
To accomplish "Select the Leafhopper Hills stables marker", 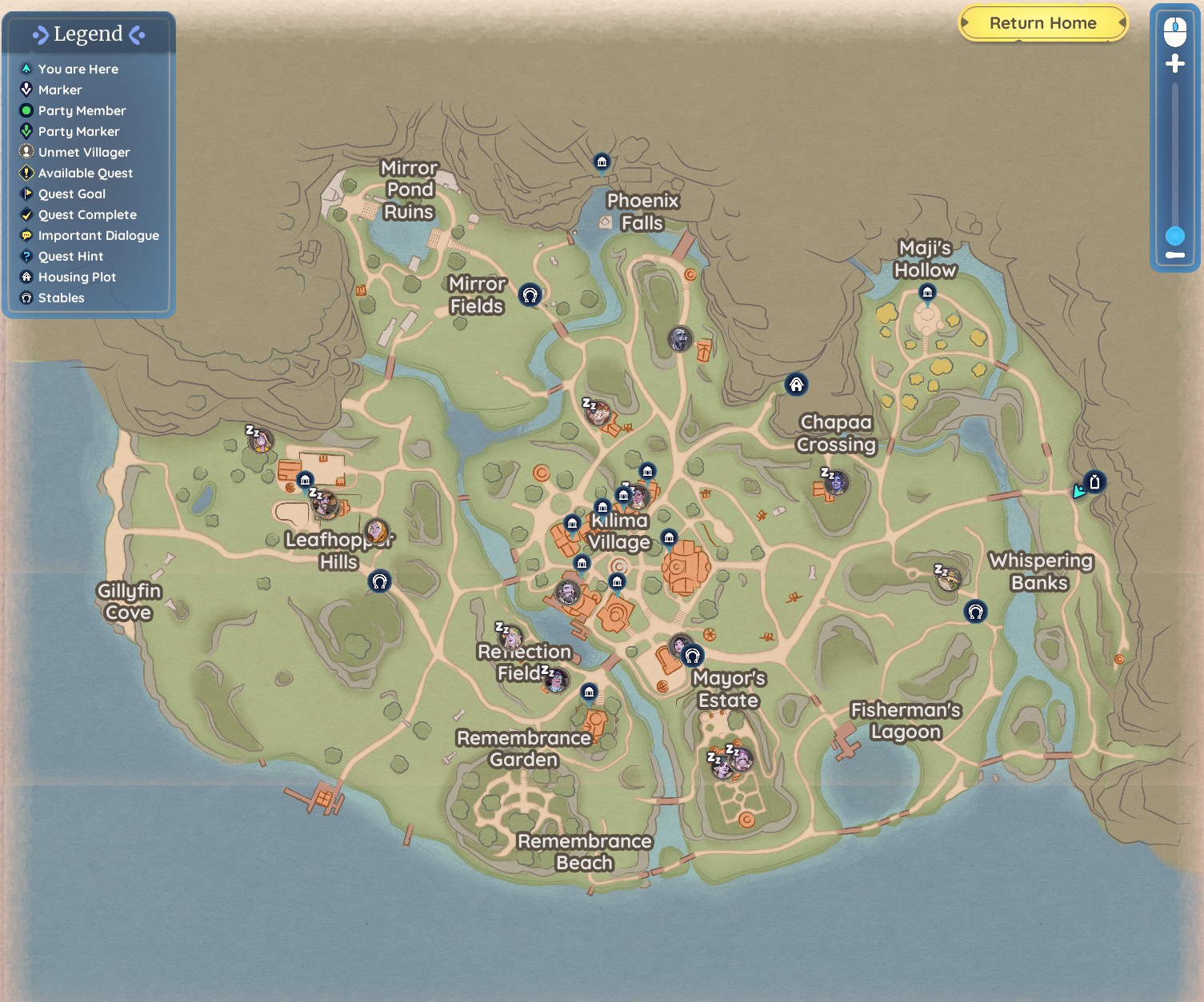I will 380,581.
